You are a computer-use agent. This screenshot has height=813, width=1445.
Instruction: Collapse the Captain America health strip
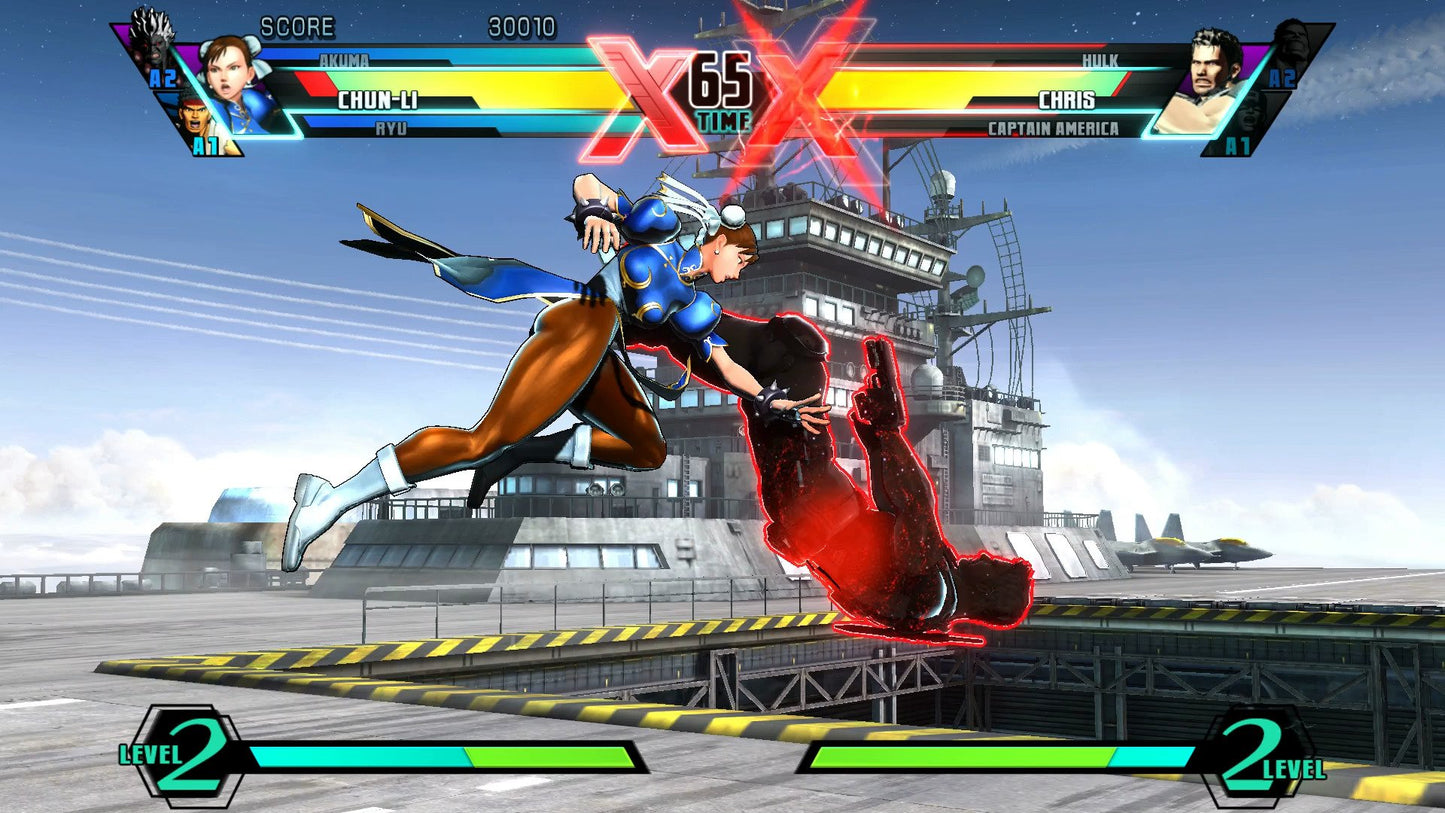[x=1055, y=128]
